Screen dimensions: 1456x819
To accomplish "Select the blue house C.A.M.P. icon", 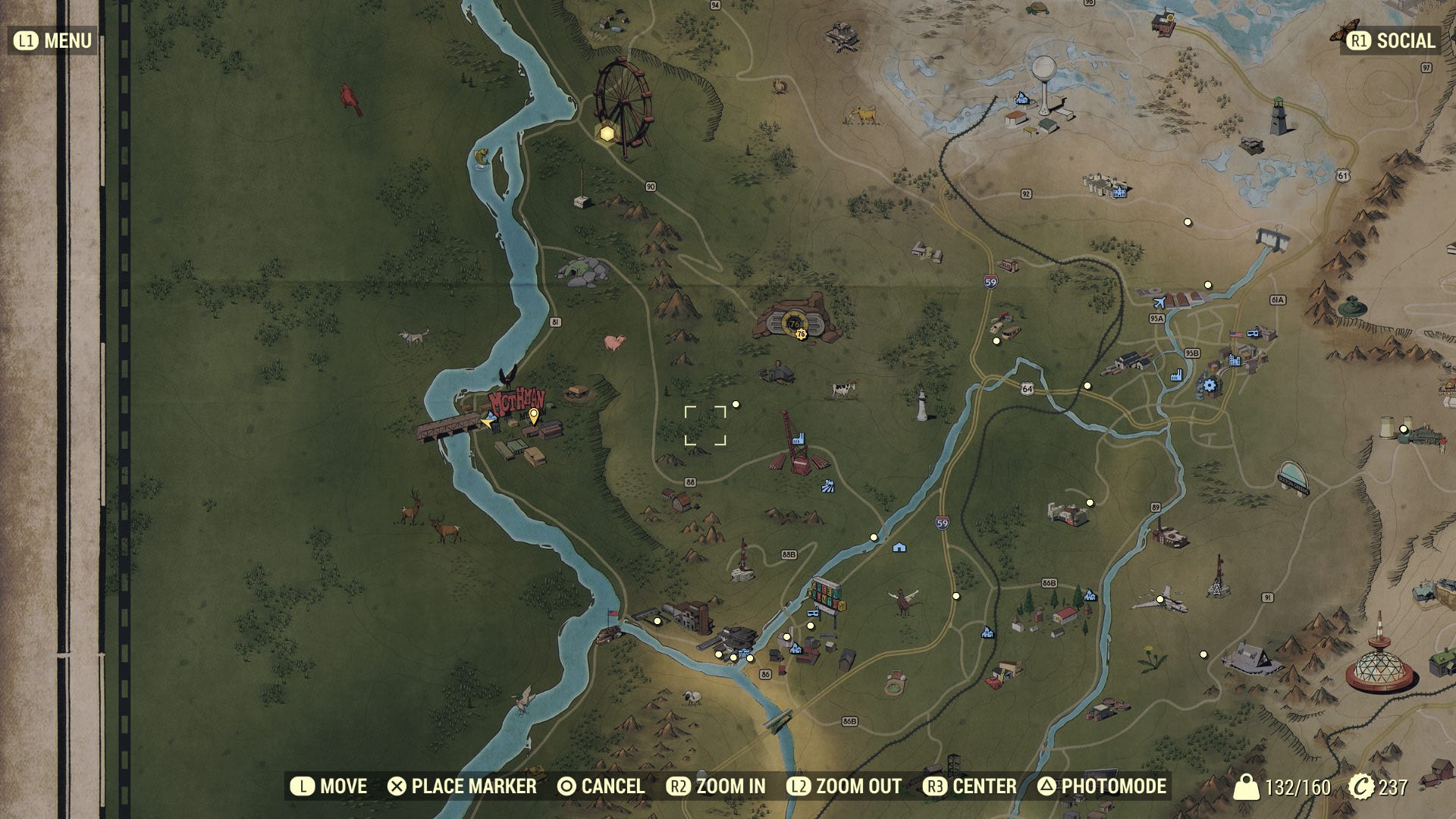I will pos(899,547).
